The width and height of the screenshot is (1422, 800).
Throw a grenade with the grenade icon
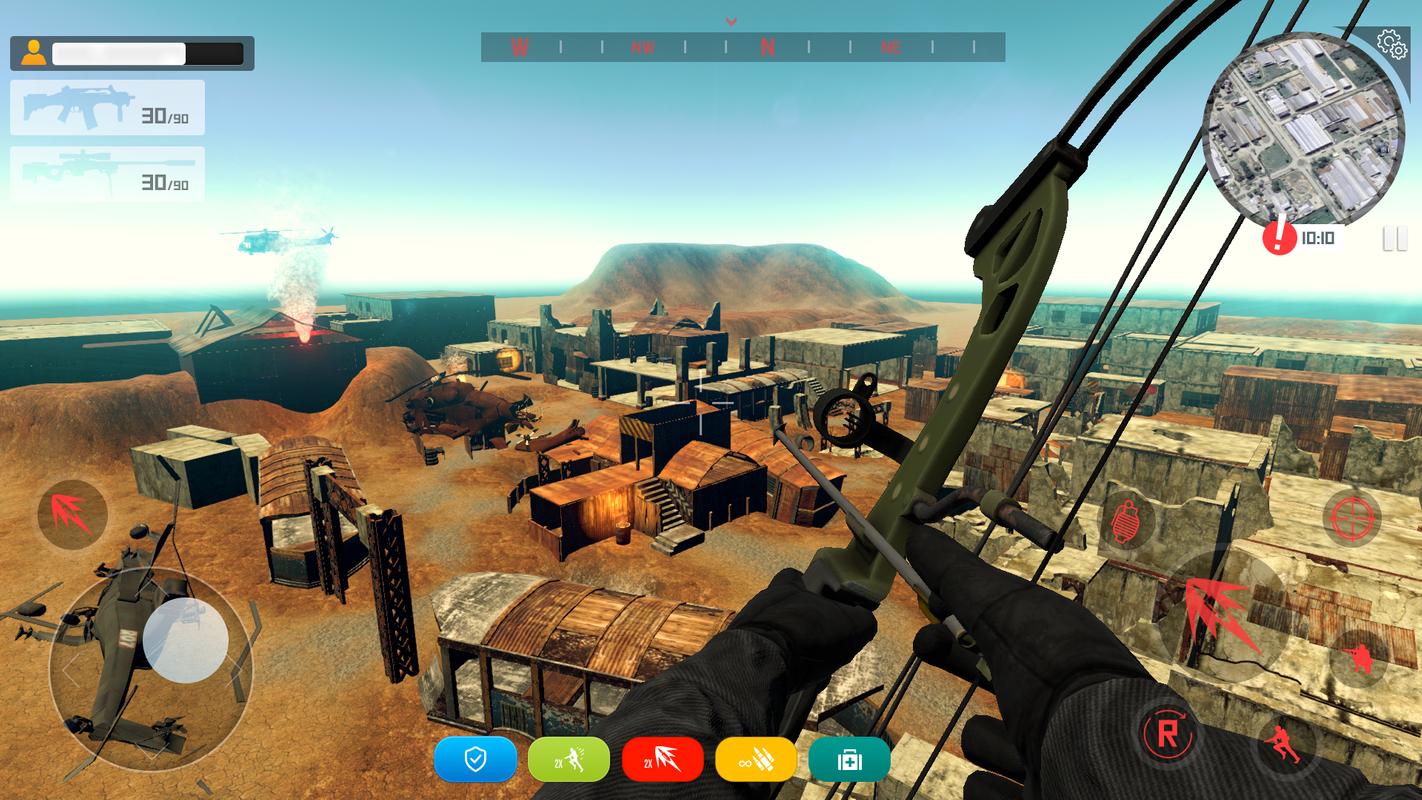(x=1129, y=521)
